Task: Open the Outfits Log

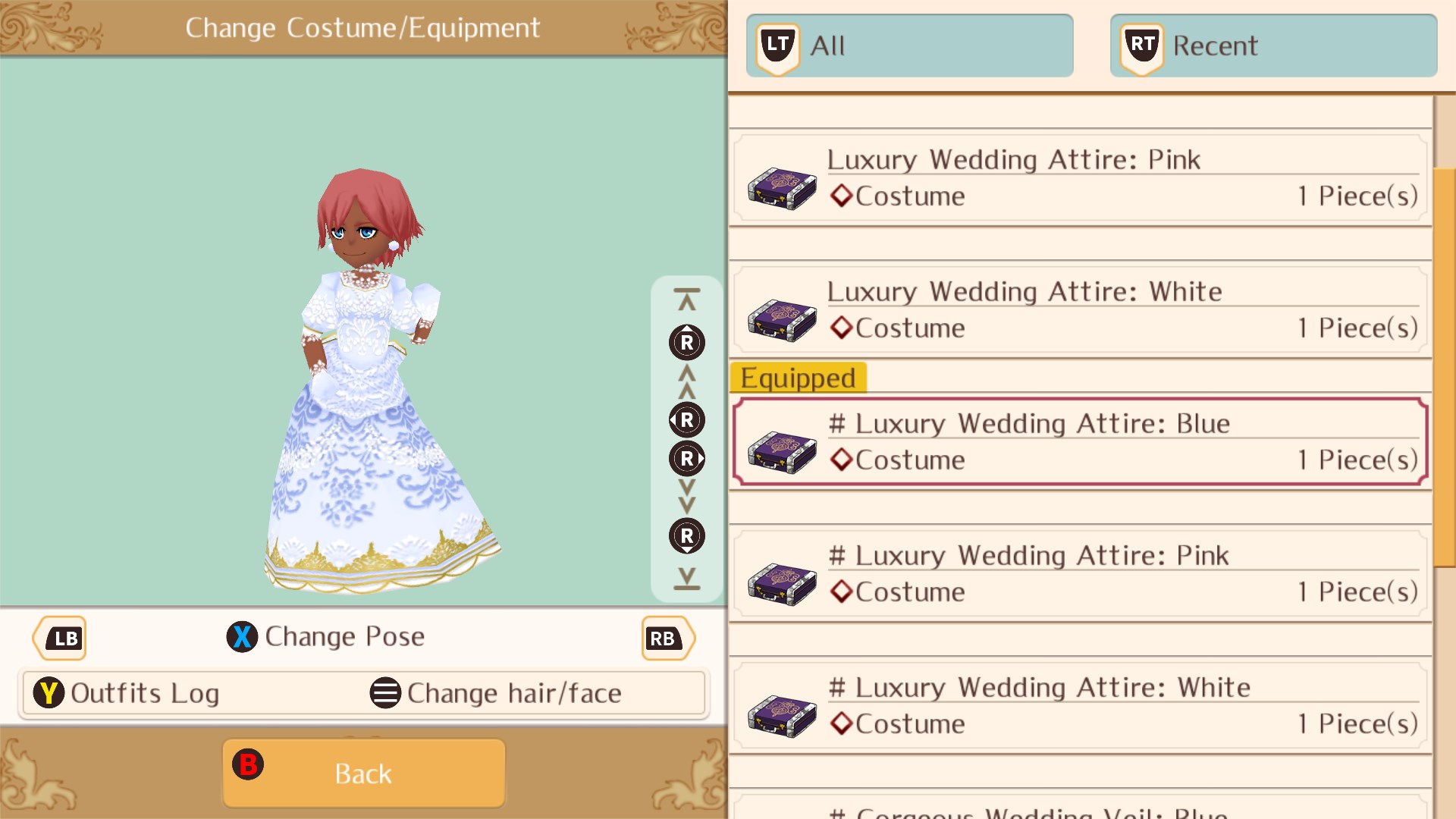Action: [144, 692]
